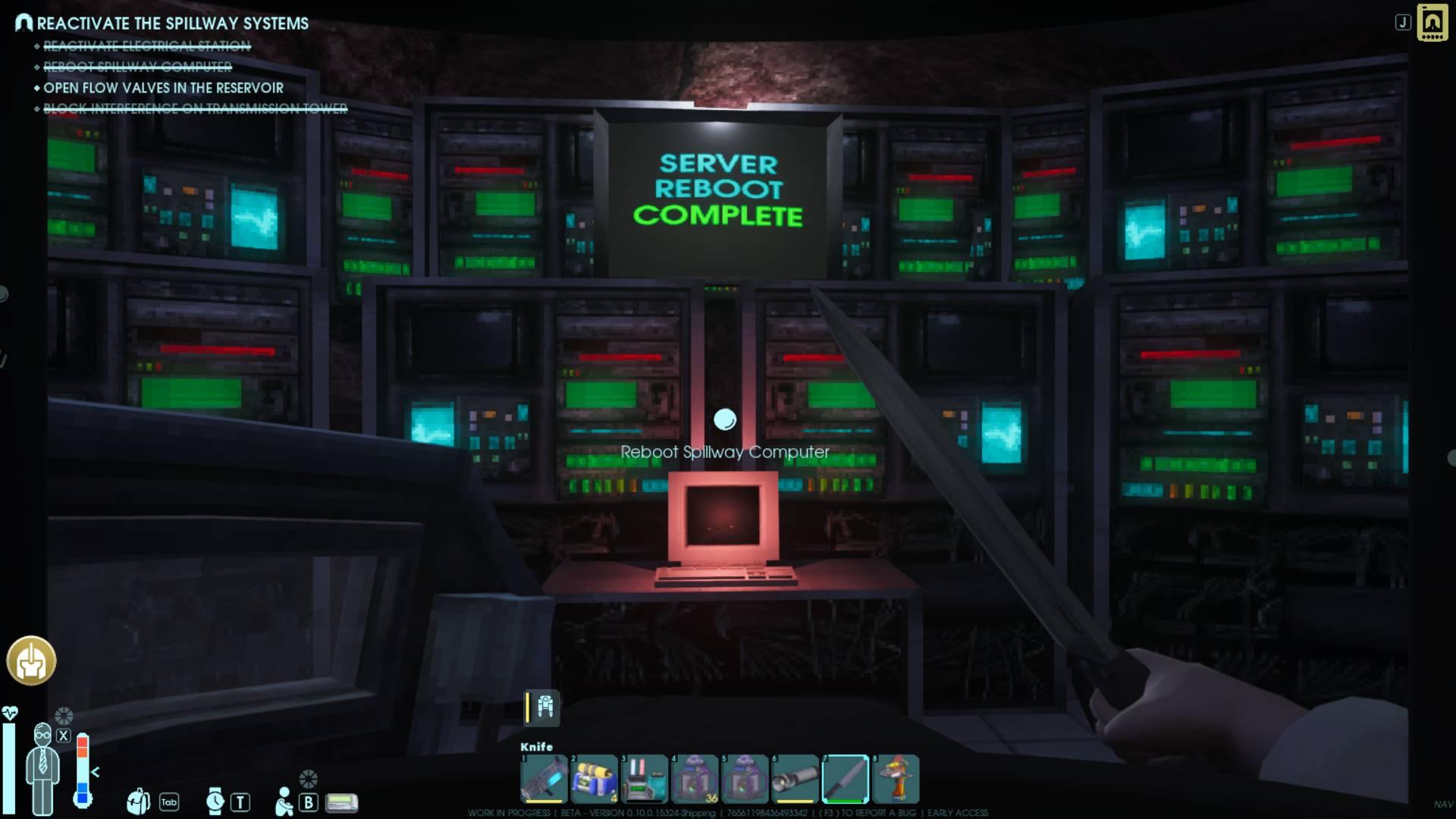Select the purple canister stack of 36
Viewport: 1456px width, 819px height.
(694, 779)
